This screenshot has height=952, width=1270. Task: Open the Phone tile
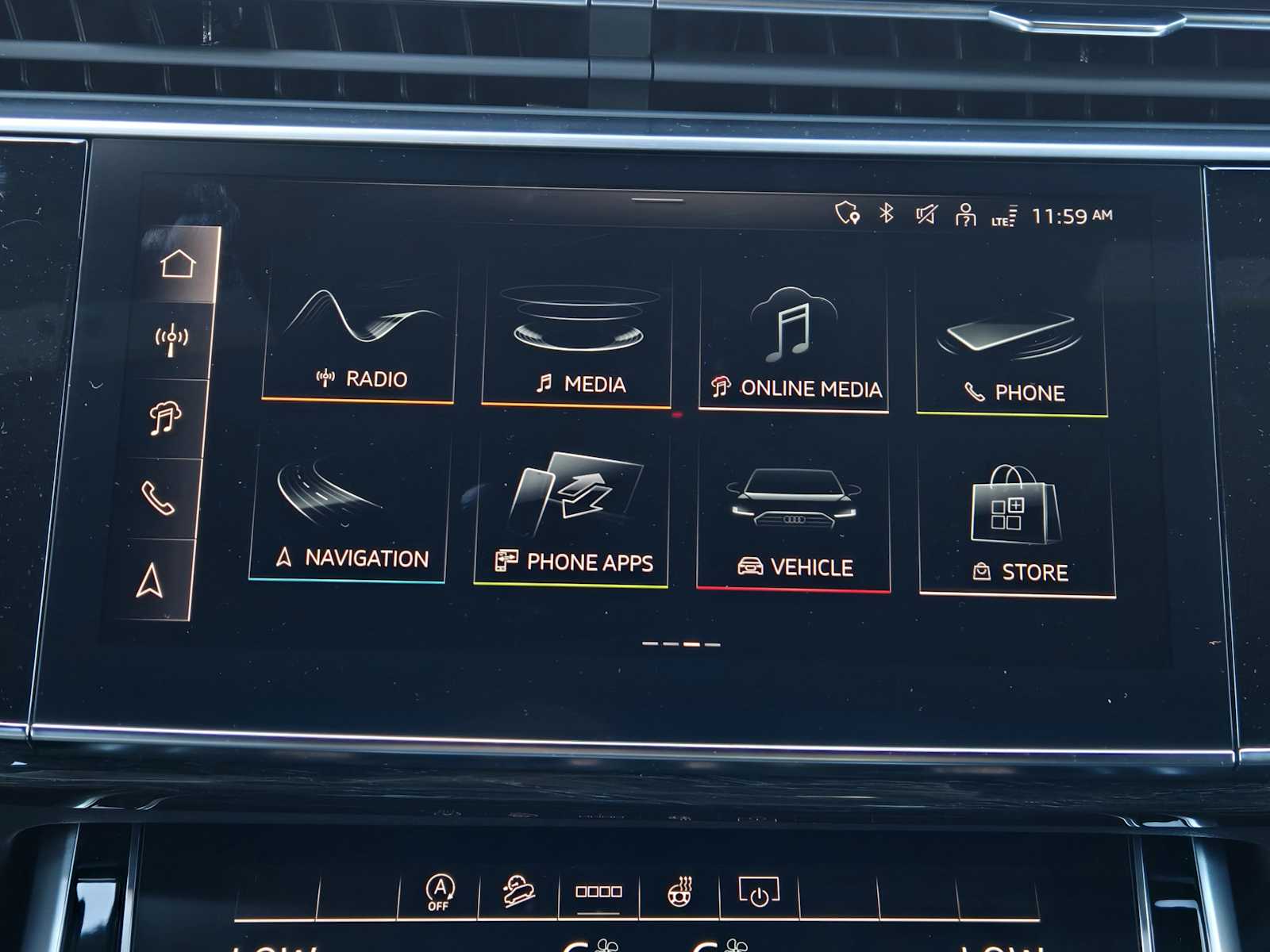[x=1011, y=349]
